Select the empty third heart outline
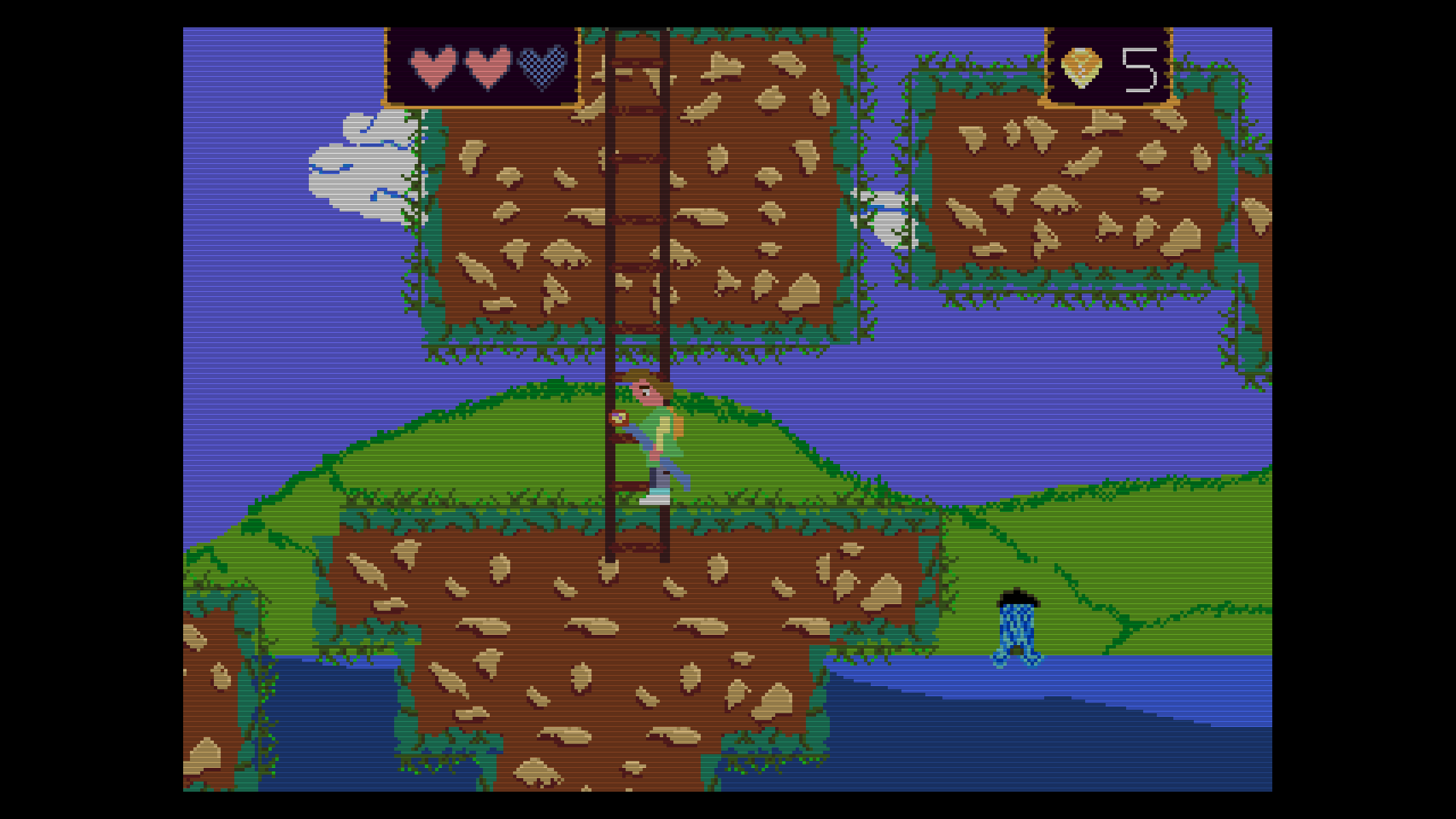 click(543, 68)
